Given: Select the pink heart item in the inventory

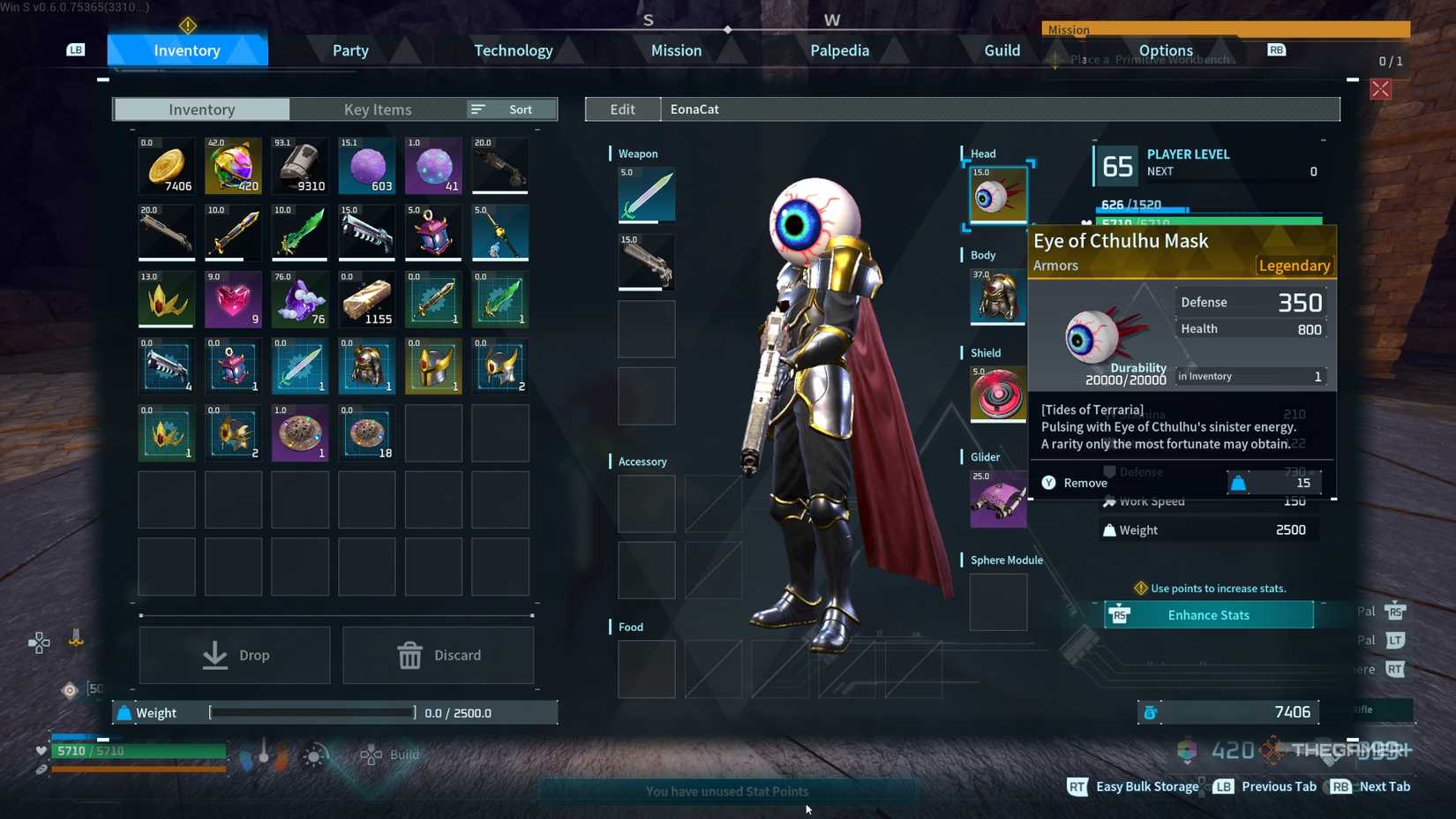Looking at the screenshot, I should [x=232, y=299].
